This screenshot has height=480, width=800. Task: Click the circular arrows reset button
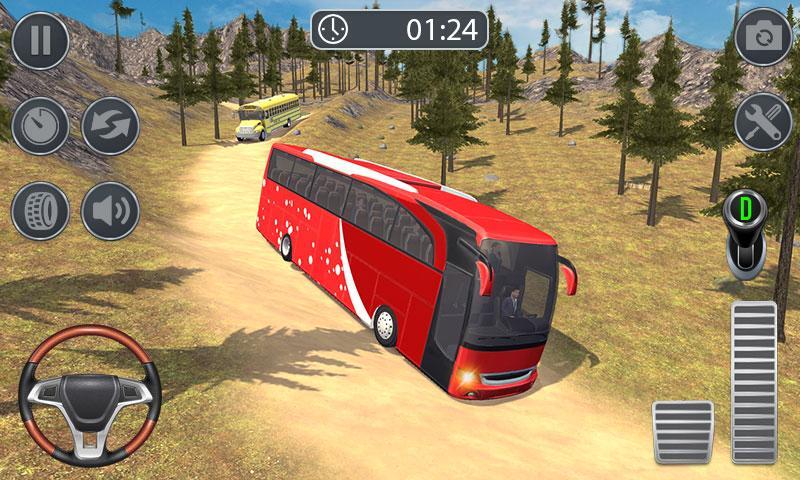pyautogui.click(x=110, y=126)
